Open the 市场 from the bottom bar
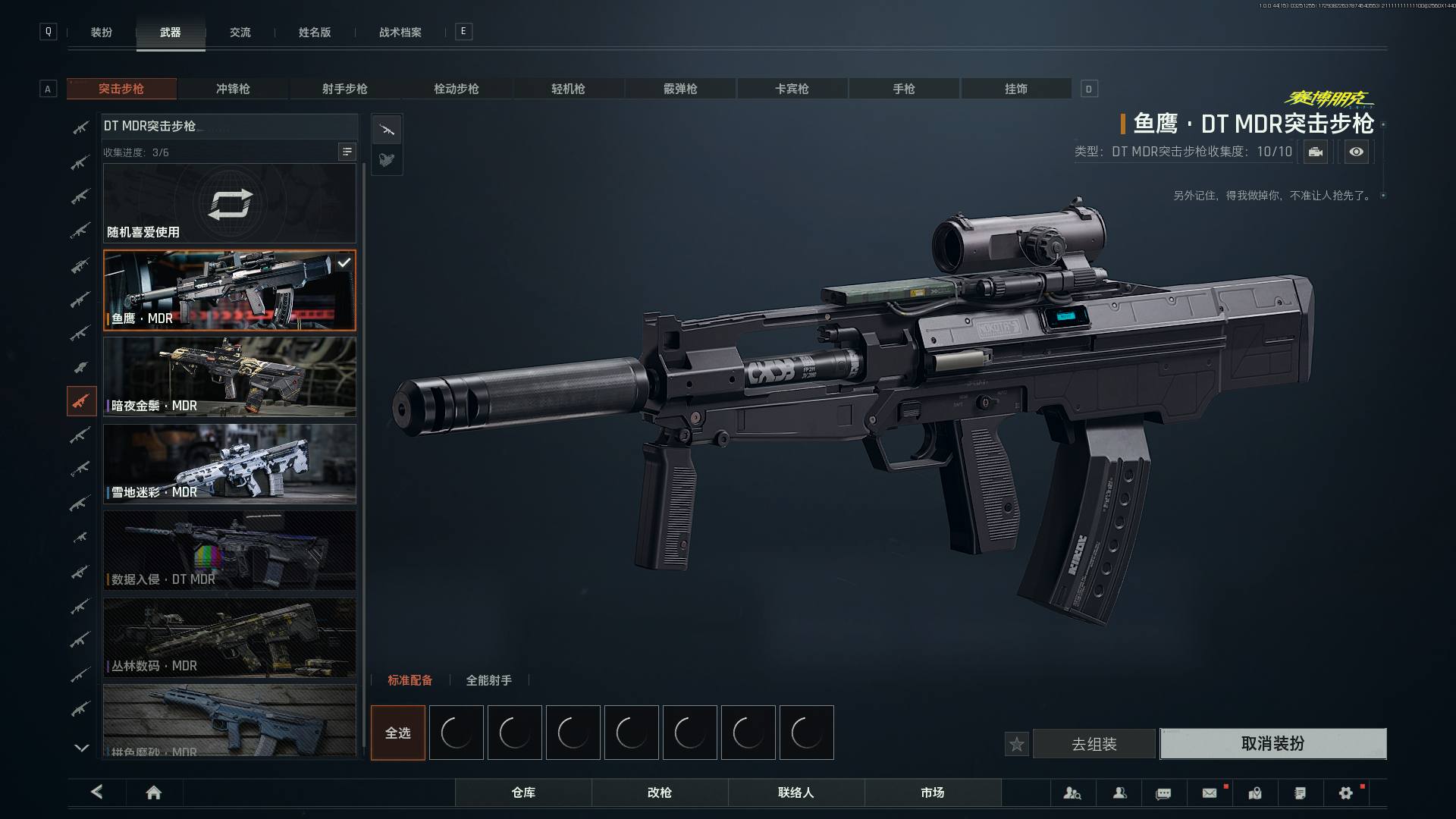 coord(933,792)
